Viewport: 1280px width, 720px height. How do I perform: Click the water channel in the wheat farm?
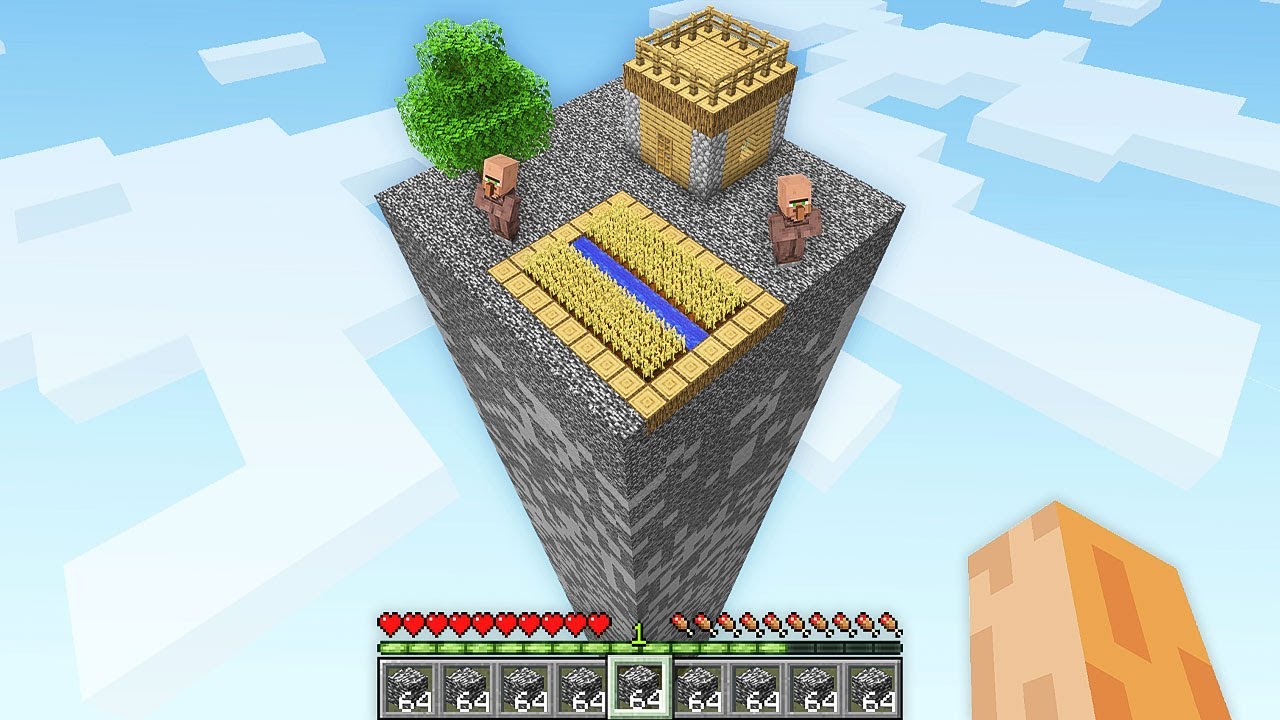coord(630,290)
